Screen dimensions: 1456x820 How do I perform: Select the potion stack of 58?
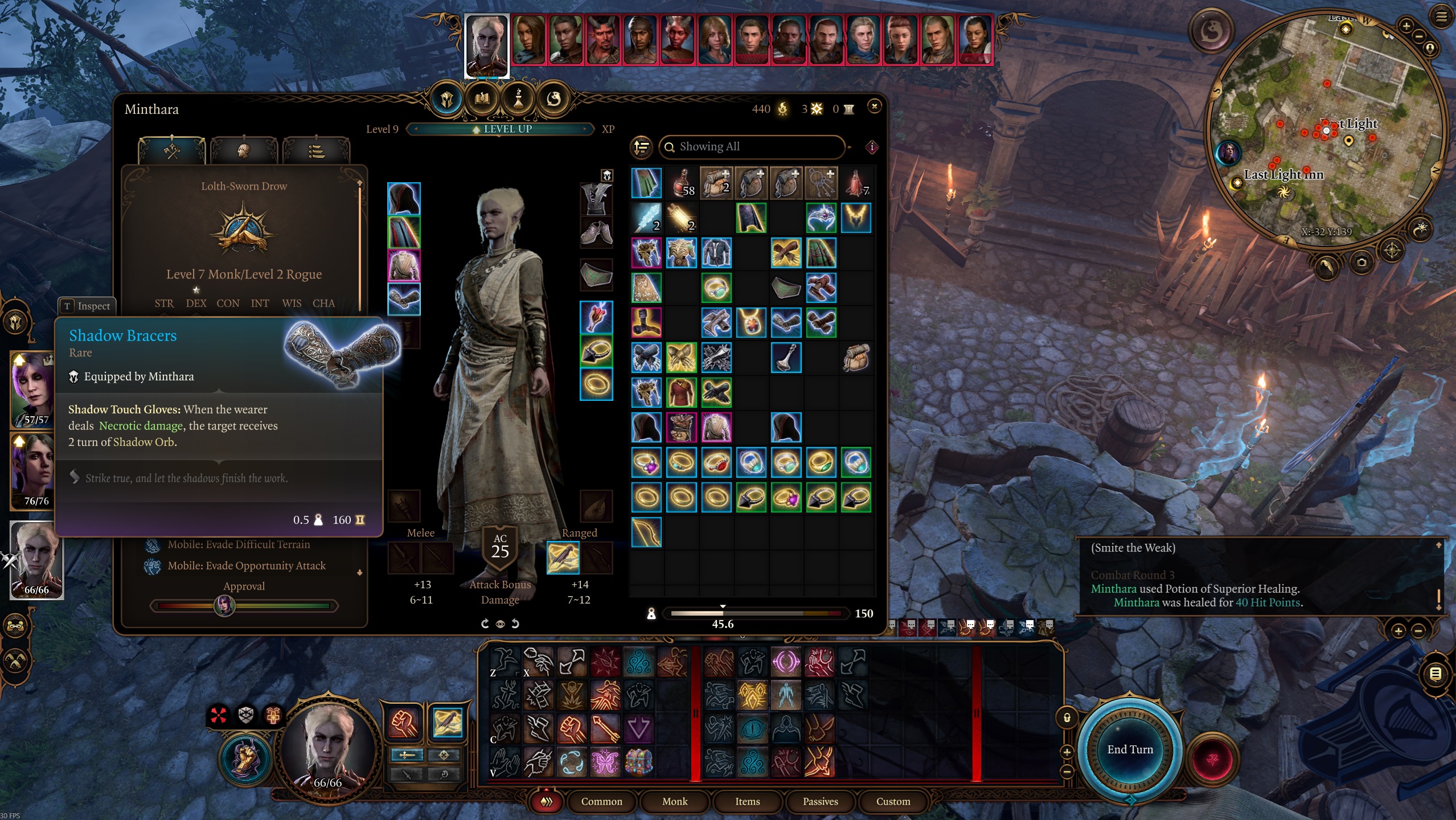coord(681,183)
